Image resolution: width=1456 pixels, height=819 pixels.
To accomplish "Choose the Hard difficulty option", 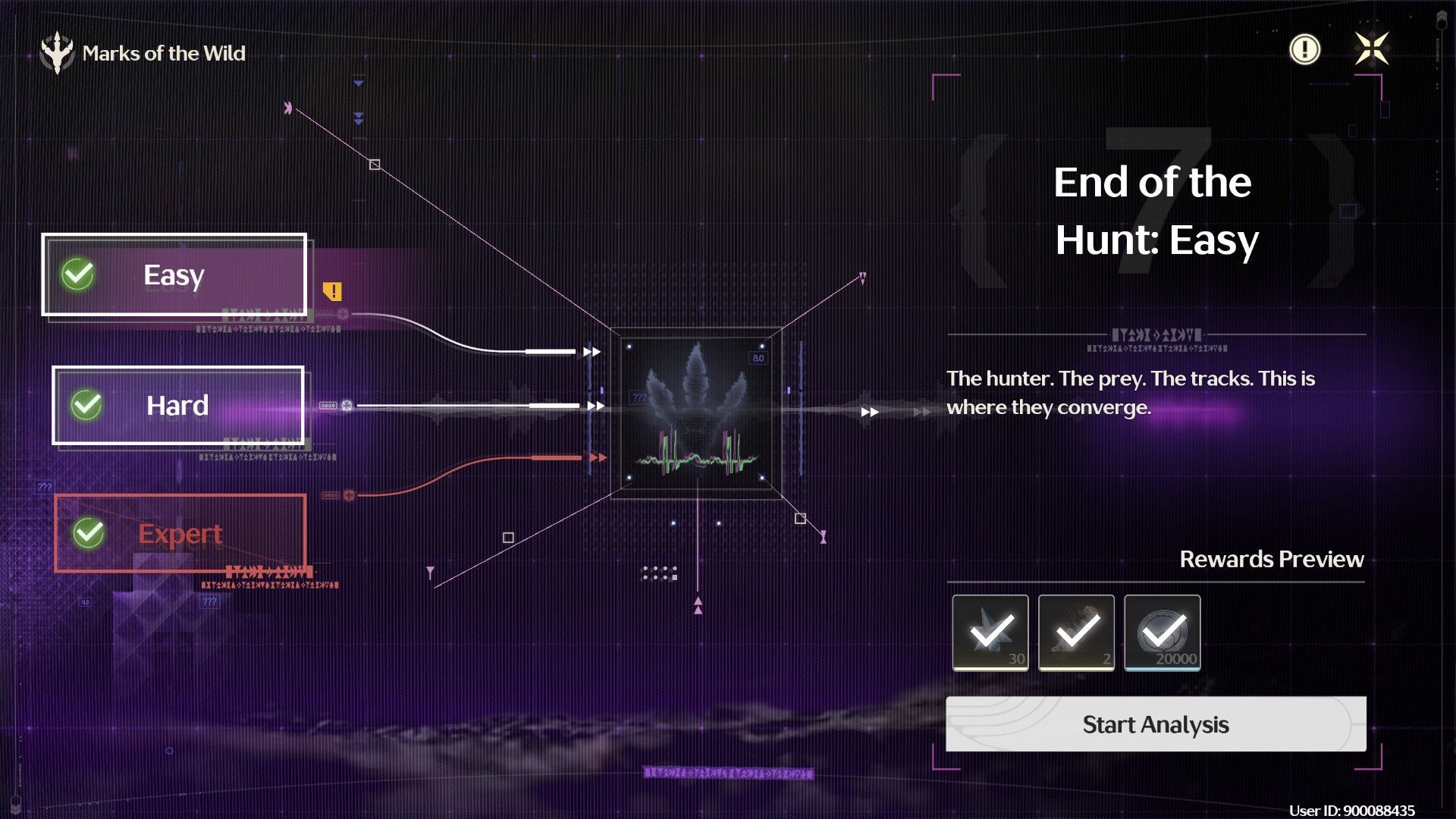I will click(177, 405).
